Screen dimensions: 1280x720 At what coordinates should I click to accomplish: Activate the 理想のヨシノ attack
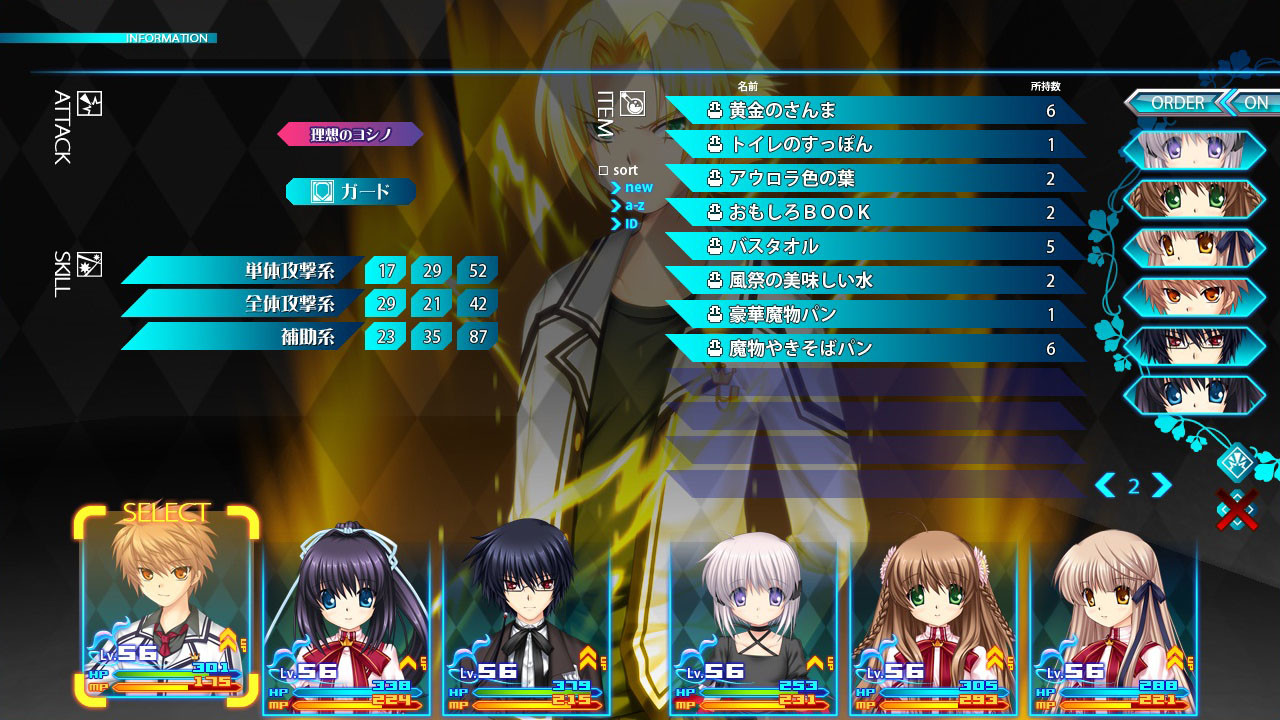tap(352, 133)
